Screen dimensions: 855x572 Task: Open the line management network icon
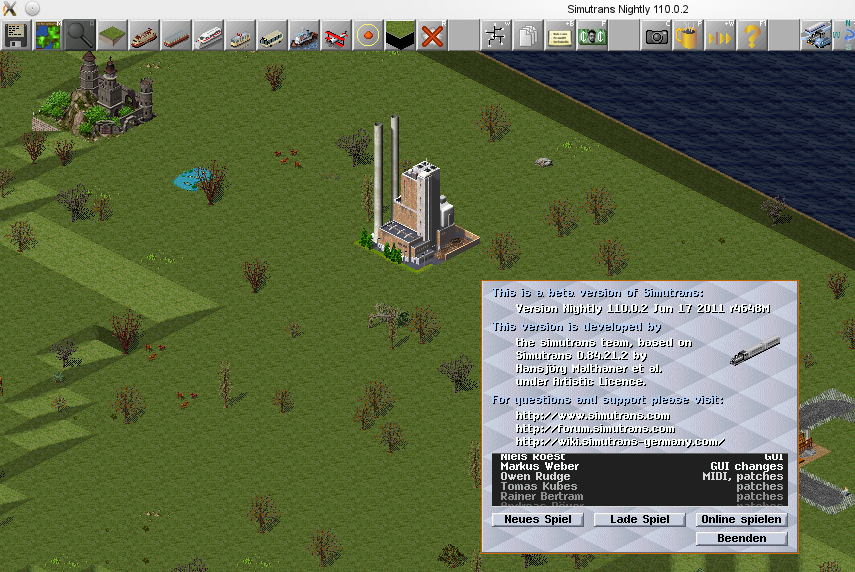(x=494, y=36)
